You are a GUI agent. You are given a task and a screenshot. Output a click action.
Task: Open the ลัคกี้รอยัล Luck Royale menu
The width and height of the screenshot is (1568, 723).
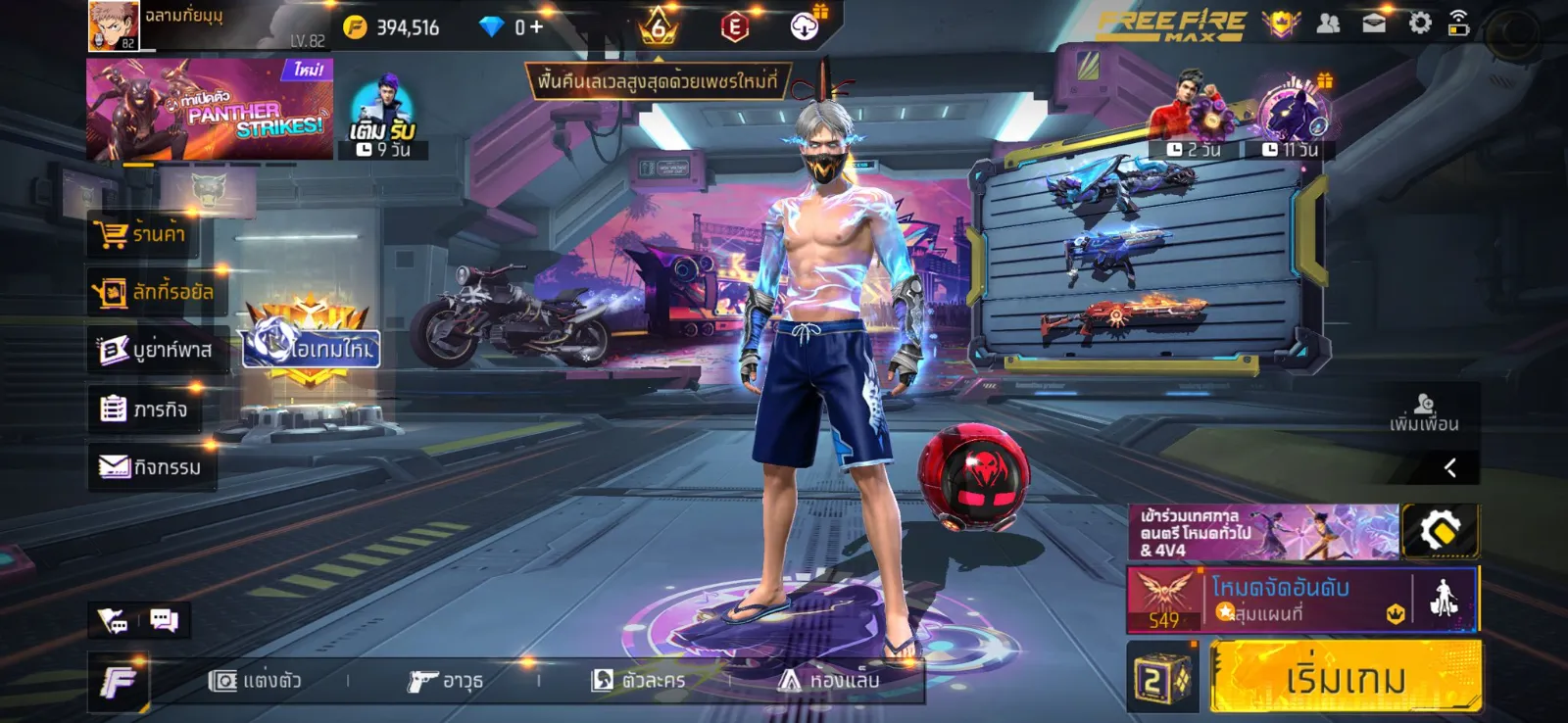point(154,292)
